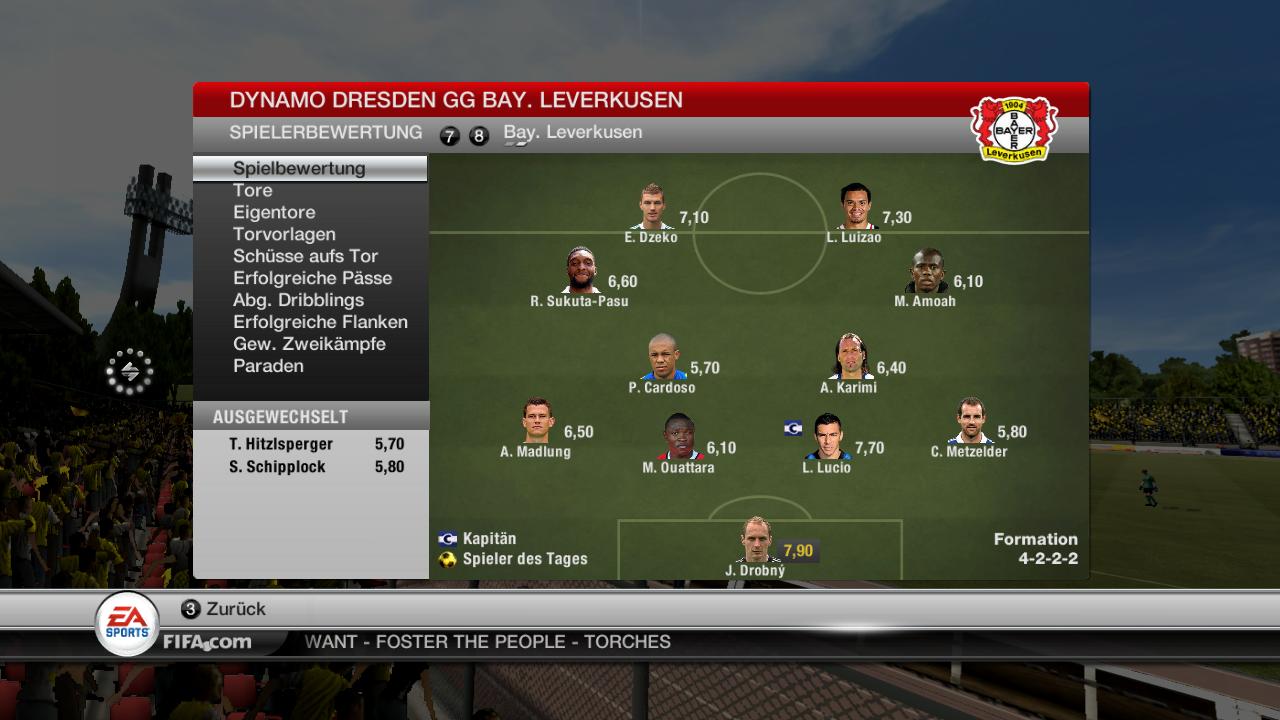The image size is (1280, 720).
Task: Select striker E. Dzeko's portrait
Action: [653, 207]
